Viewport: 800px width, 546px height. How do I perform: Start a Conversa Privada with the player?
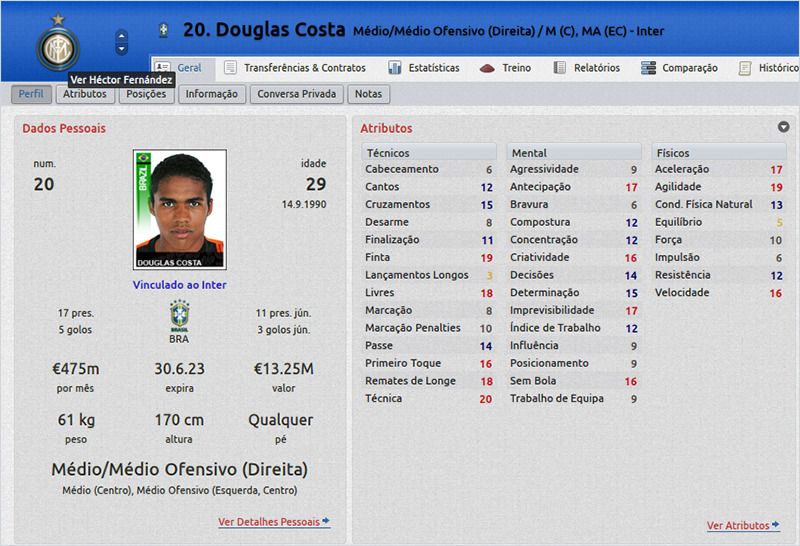[298, 94]
